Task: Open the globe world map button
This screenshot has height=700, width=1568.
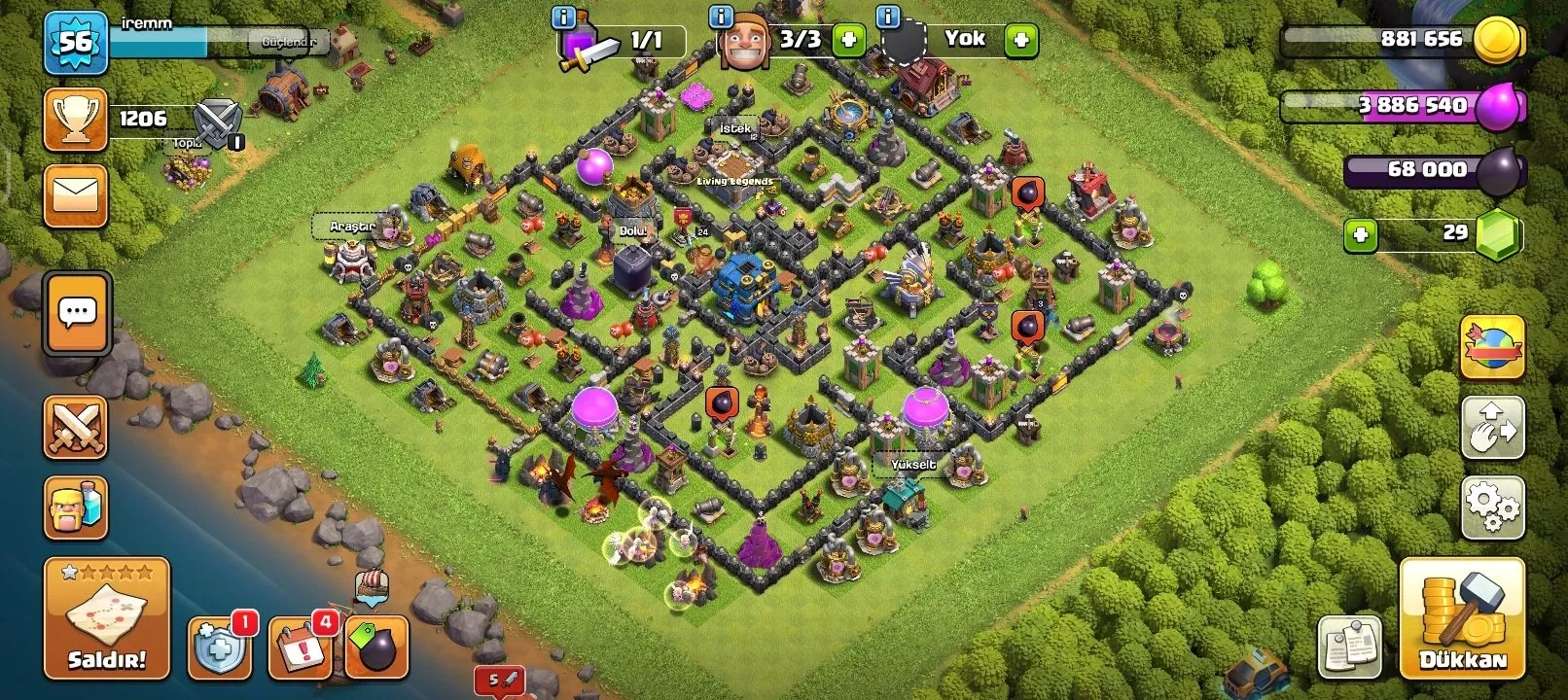Action: tap(1492, 347)
